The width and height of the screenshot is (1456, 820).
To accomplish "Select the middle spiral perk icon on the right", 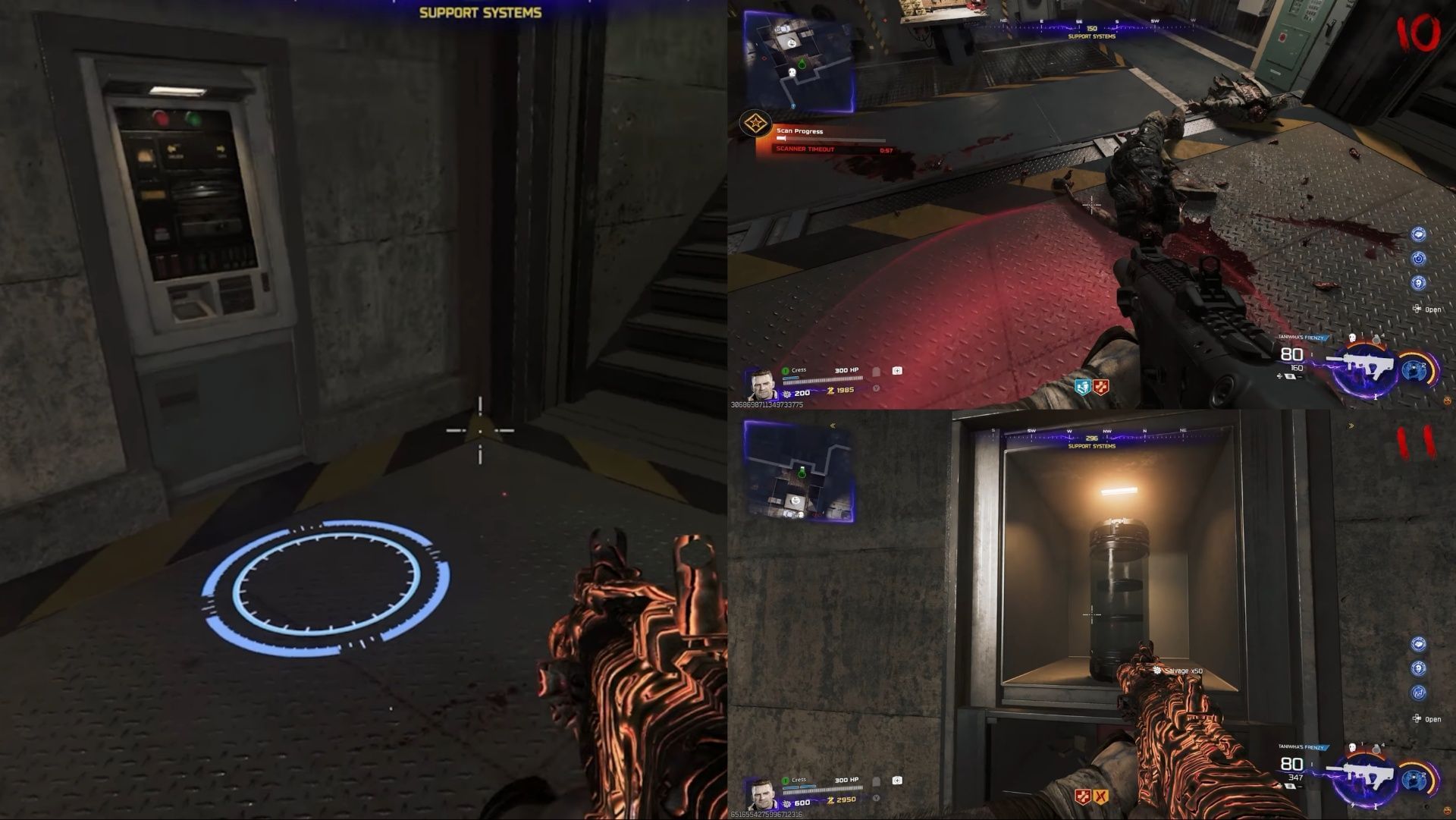I will (x=1418, y=258).
